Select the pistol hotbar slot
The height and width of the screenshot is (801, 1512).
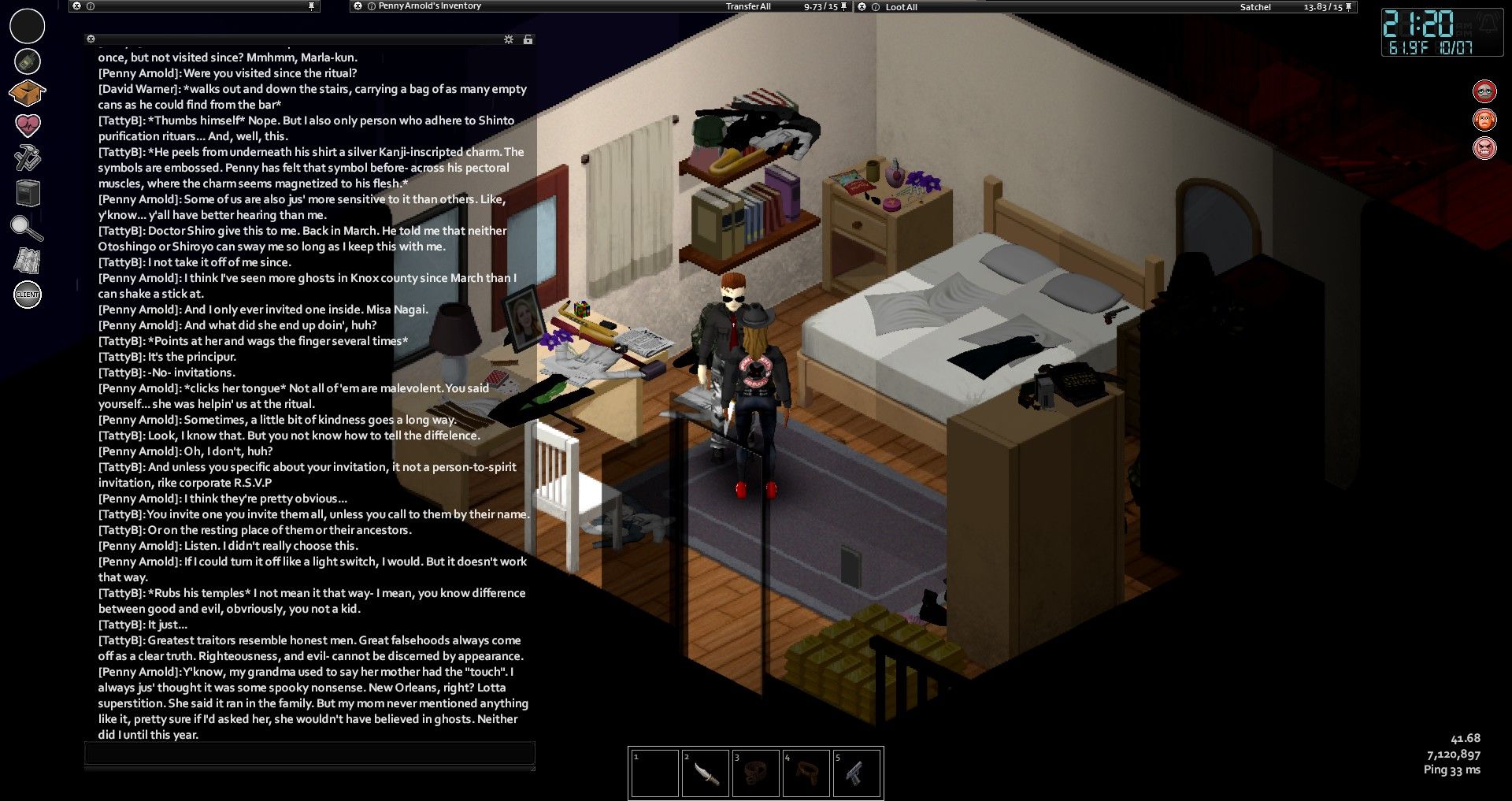(856, 774)
